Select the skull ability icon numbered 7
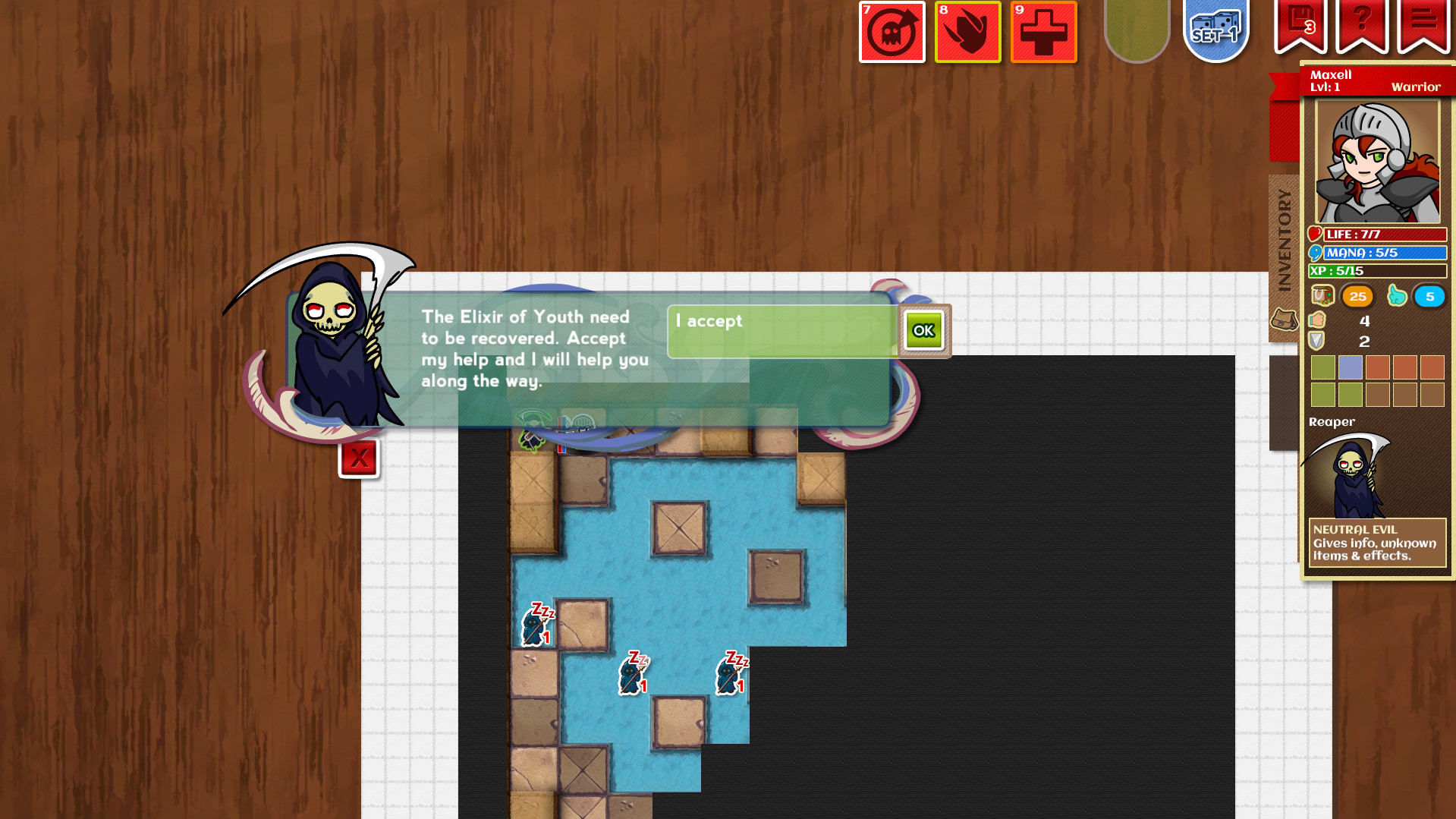The height and width of the screenshot is (819, 1456). click(892, 32)
